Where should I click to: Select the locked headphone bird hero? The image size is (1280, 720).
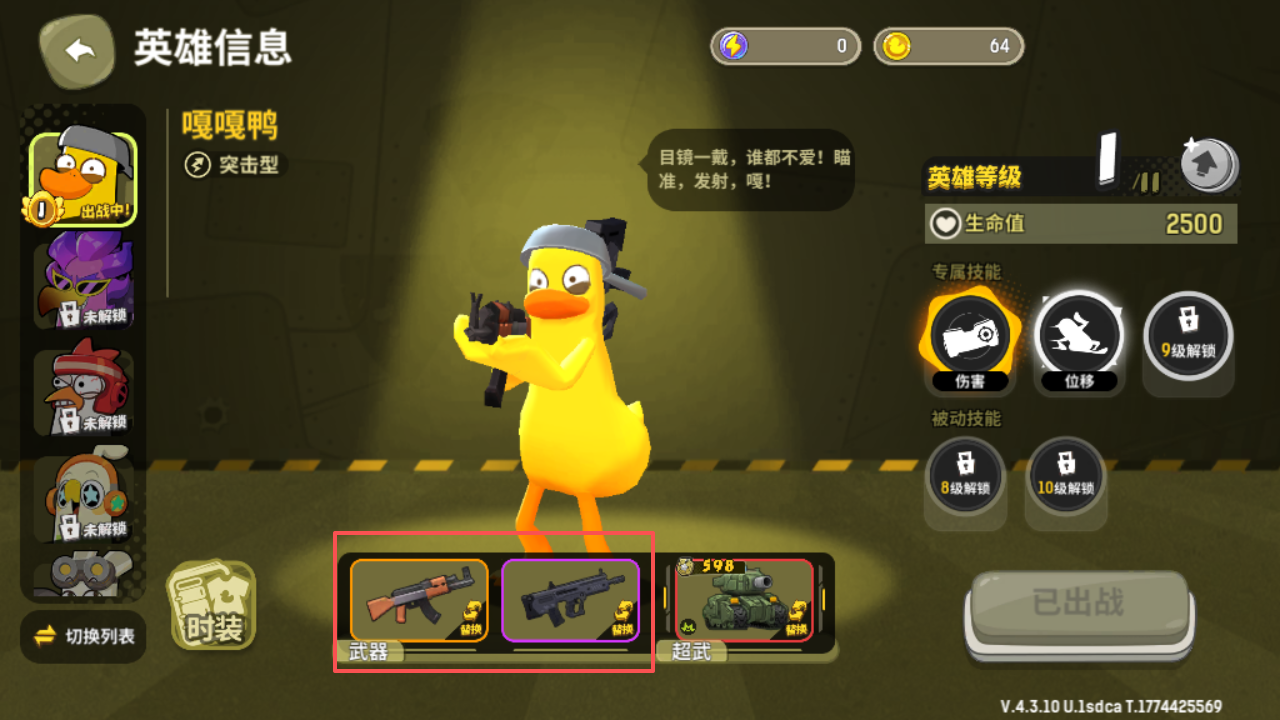[83, 497]
